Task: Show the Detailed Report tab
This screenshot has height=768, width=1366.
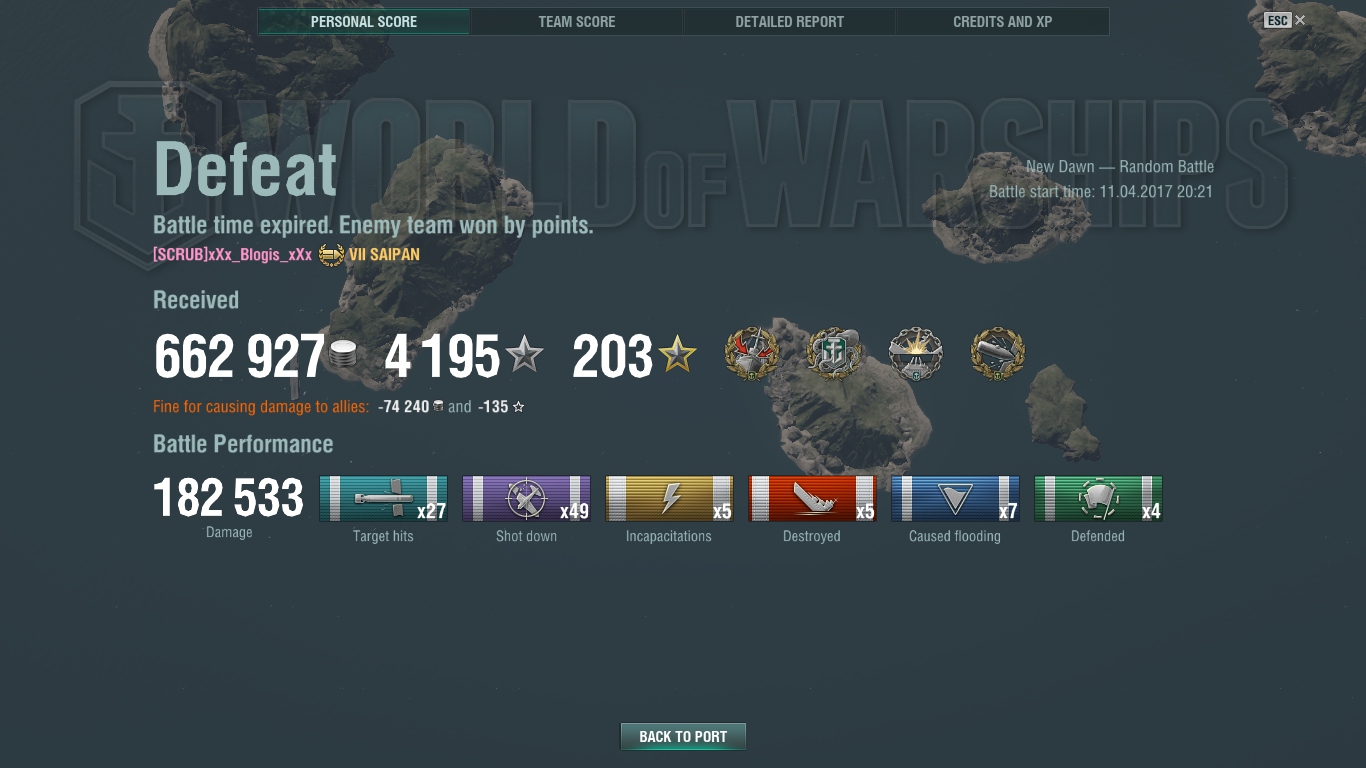Action: pos(789,21)
